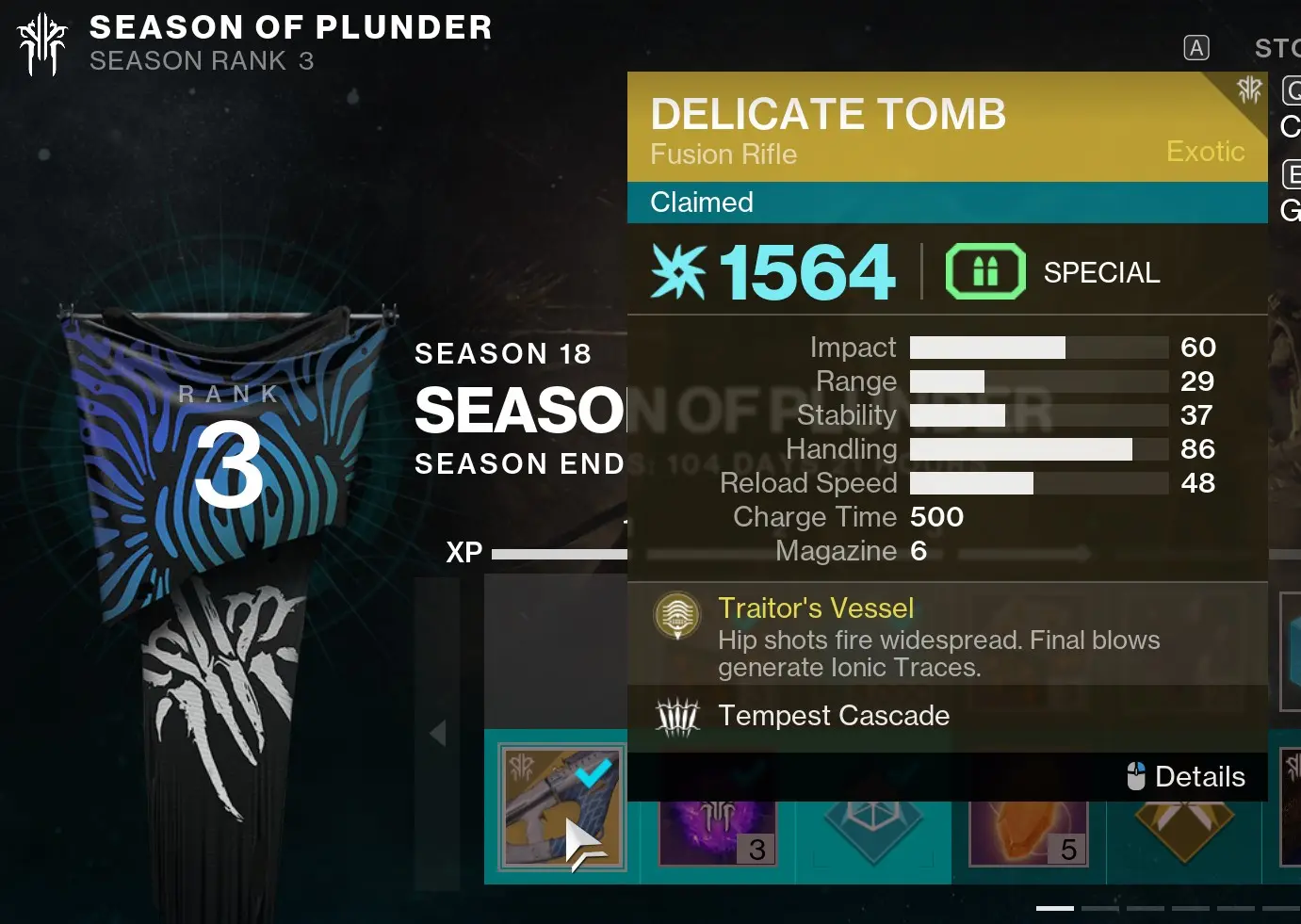Click the Details button
The image size is (1301, 924).
tap(1201, 776)
